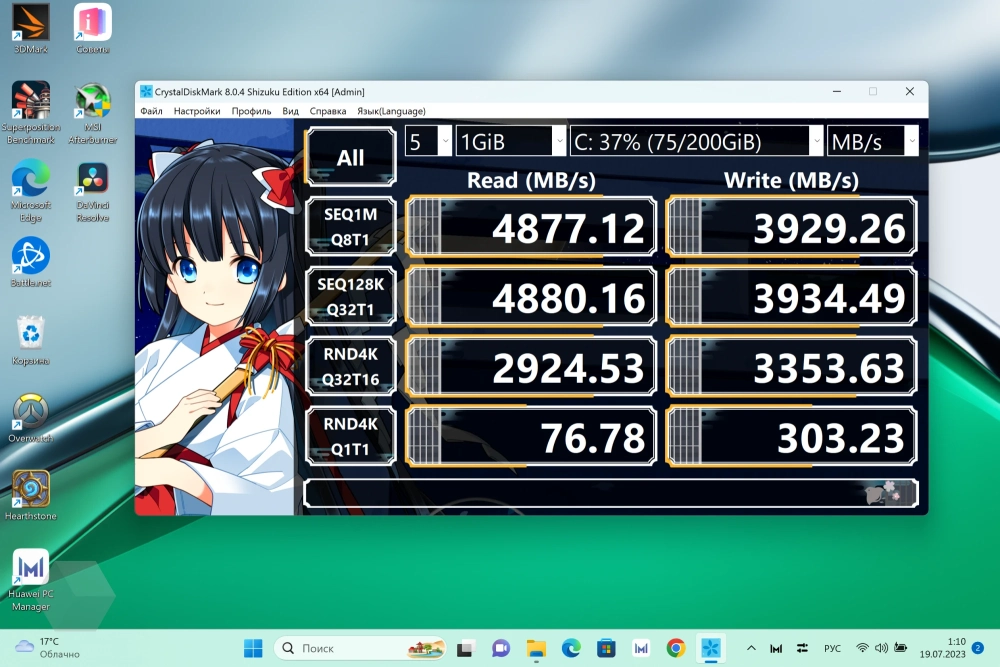Close the CrystalDiskMark window
Image resolution: width=1000 pixels, height=667 pixels.
click(909, 91)
